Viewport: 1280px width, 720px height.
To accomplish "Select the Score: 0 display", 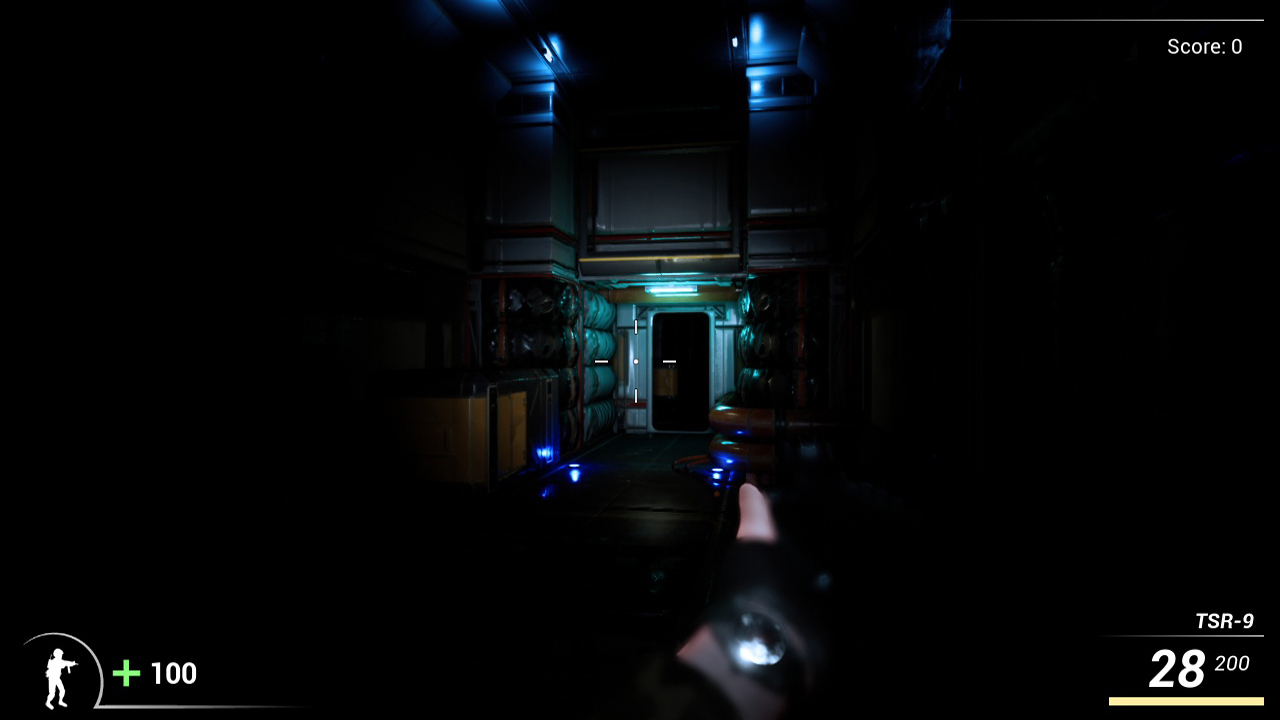I will click(1202, 46).
